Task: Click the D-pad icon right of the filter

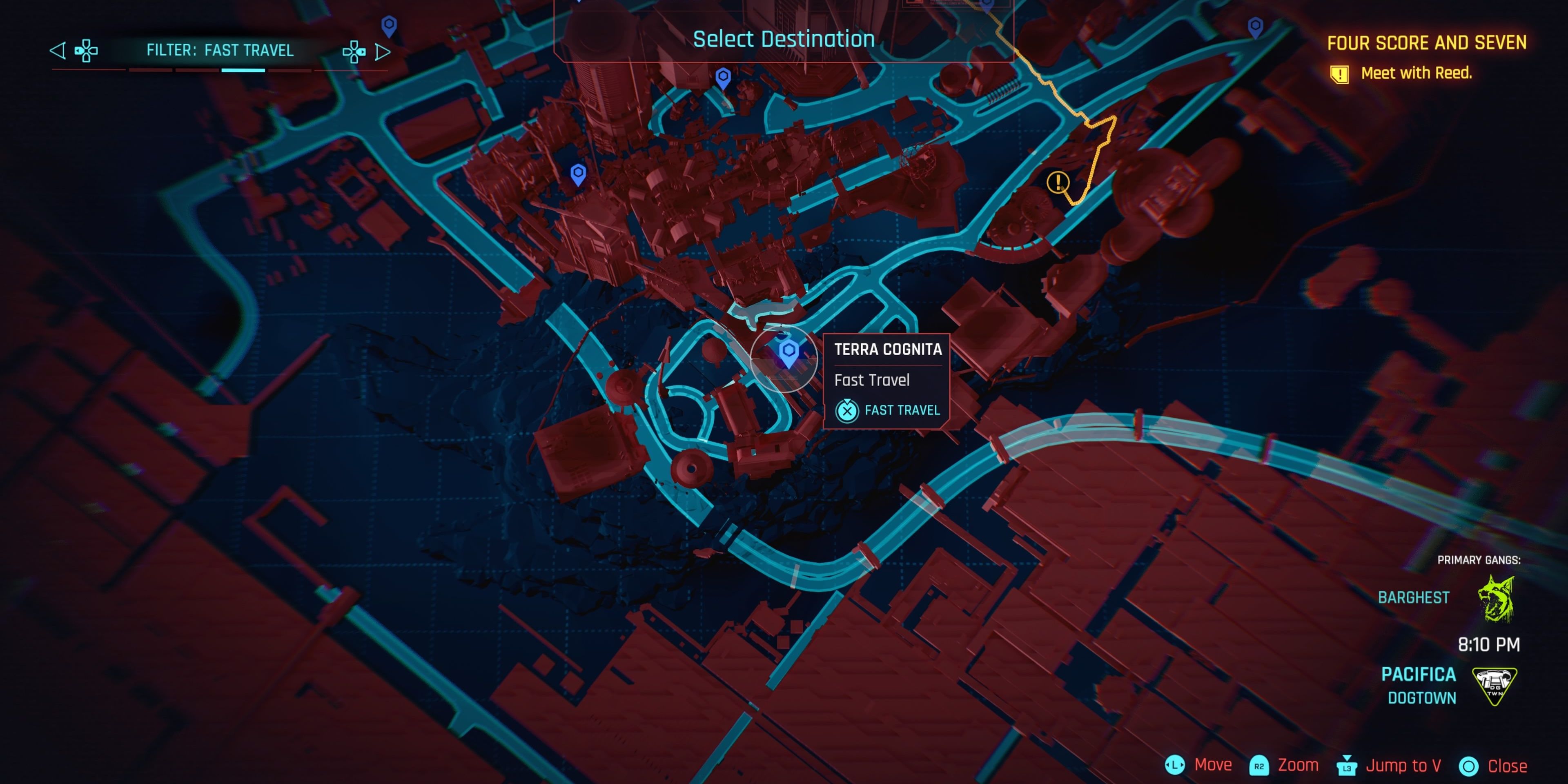Action: click(354, 51)
